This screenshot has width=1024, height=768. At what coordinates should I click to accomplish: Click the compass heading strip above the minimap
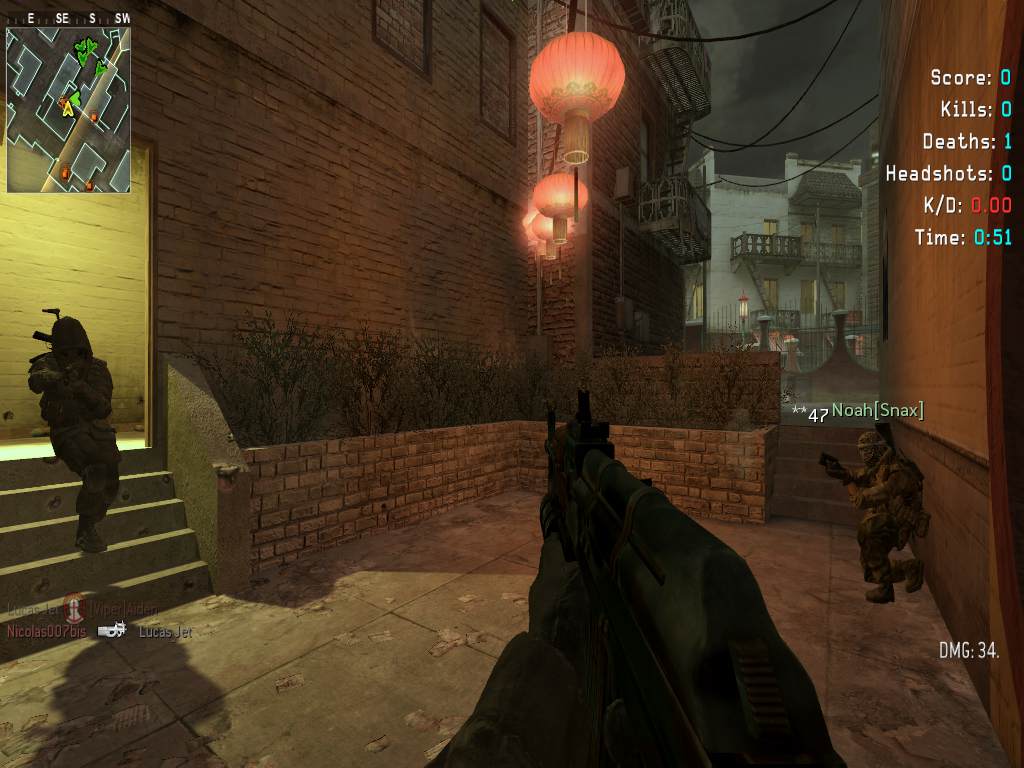[x=68, y=18]
